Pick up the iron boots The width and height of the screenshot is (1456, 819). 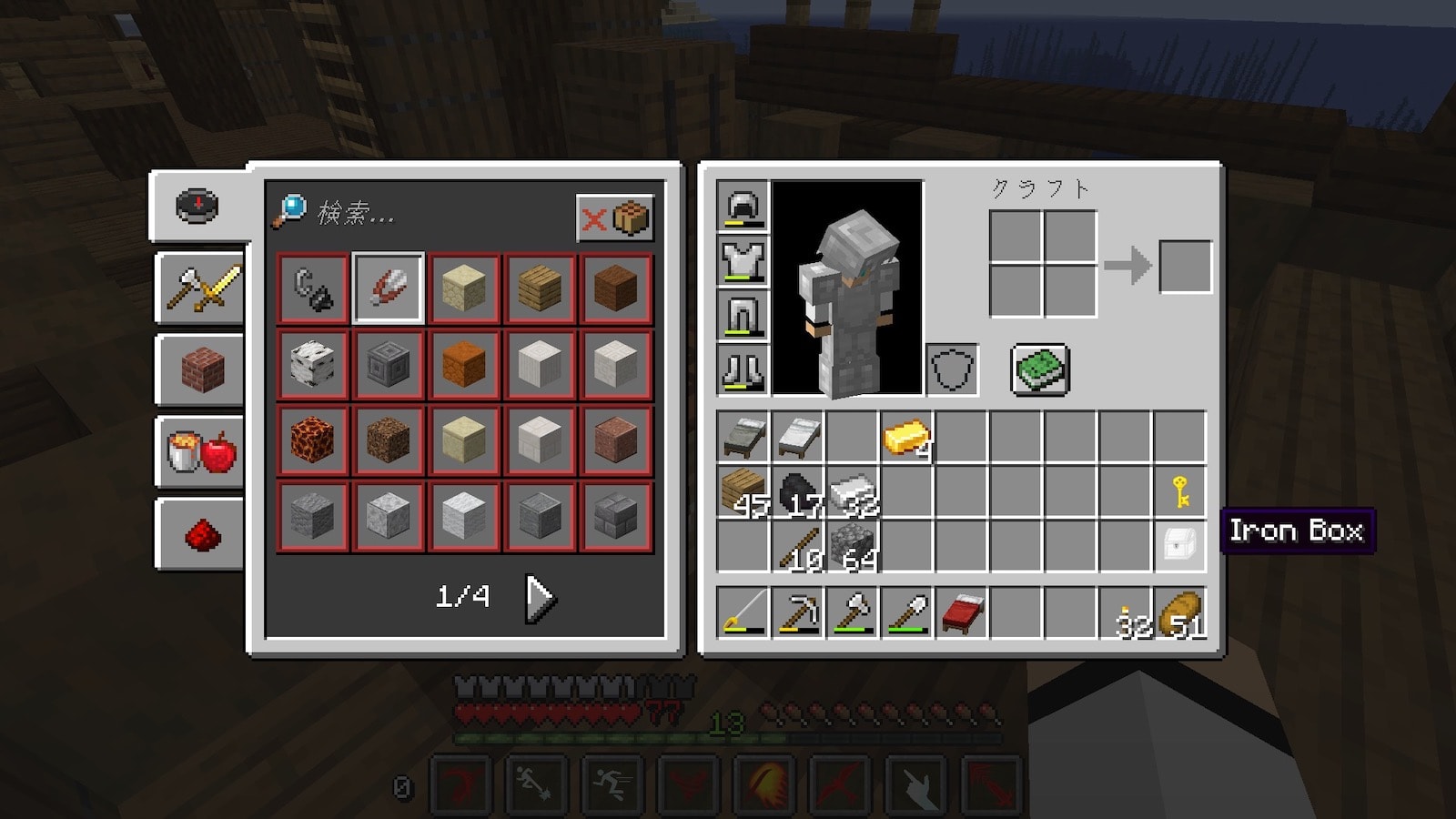pos(743,369)
